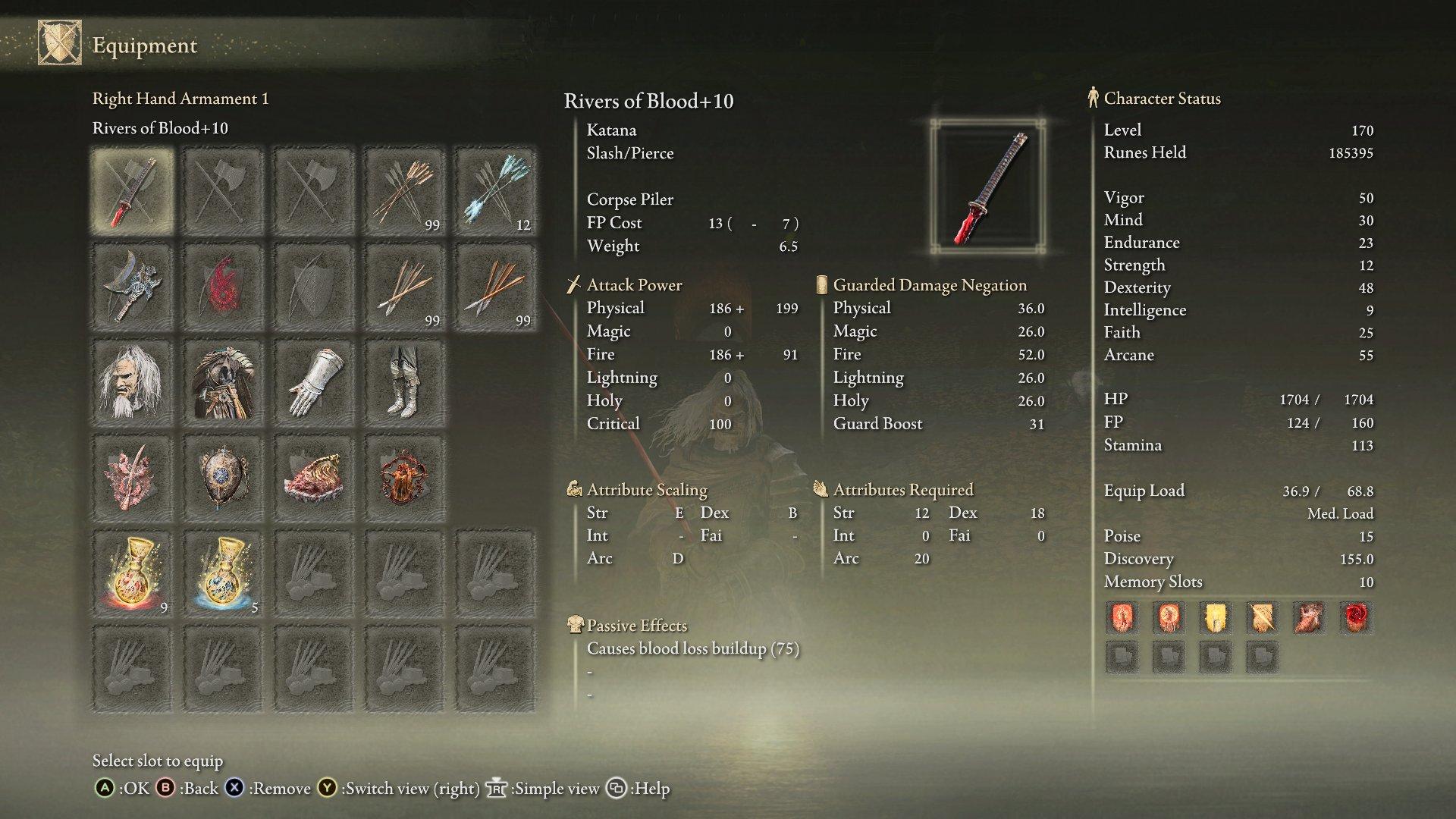Viewport: 1456px width, 819px height.
Task: Select the Shard of Alexander talisman
Action: click(313, 478)
